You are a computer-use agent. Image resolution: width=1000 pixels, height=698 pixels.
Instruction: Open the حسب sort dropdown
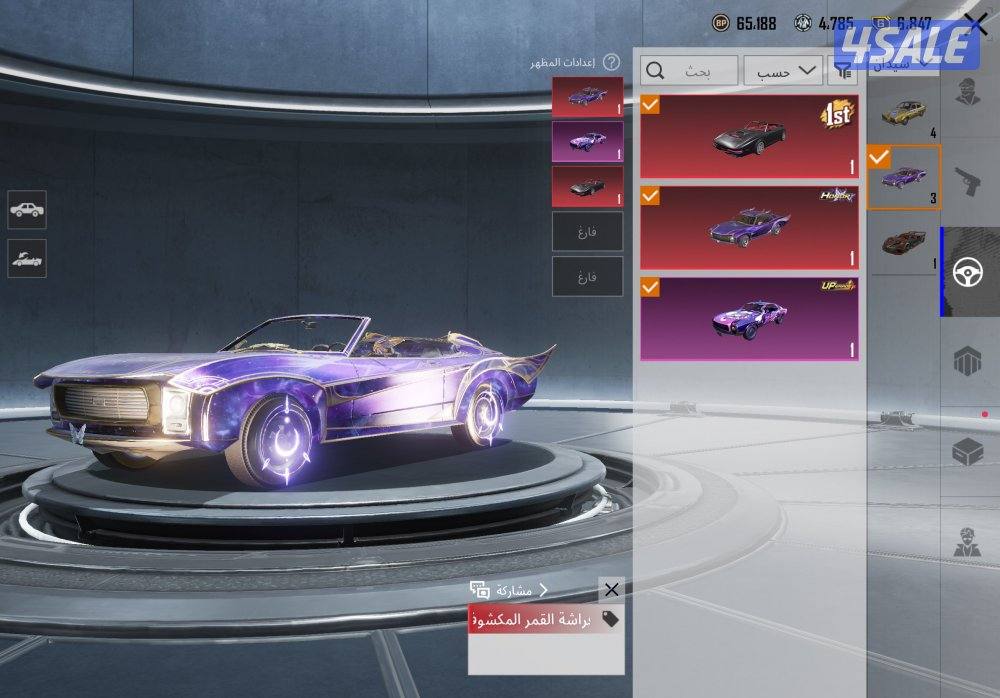point(787,70)
